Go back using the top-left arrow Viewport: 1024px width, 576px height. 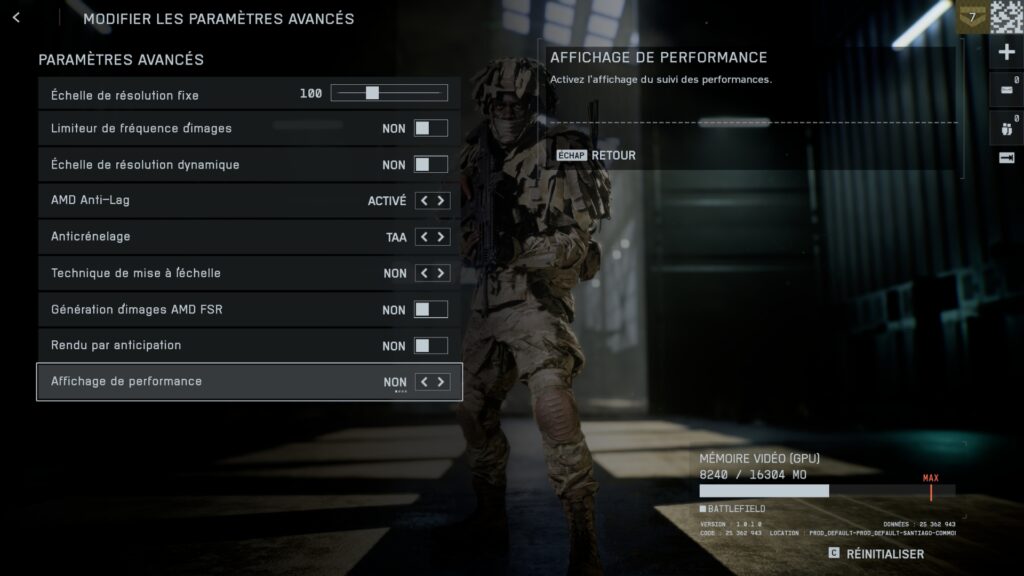tap(16, 18)
